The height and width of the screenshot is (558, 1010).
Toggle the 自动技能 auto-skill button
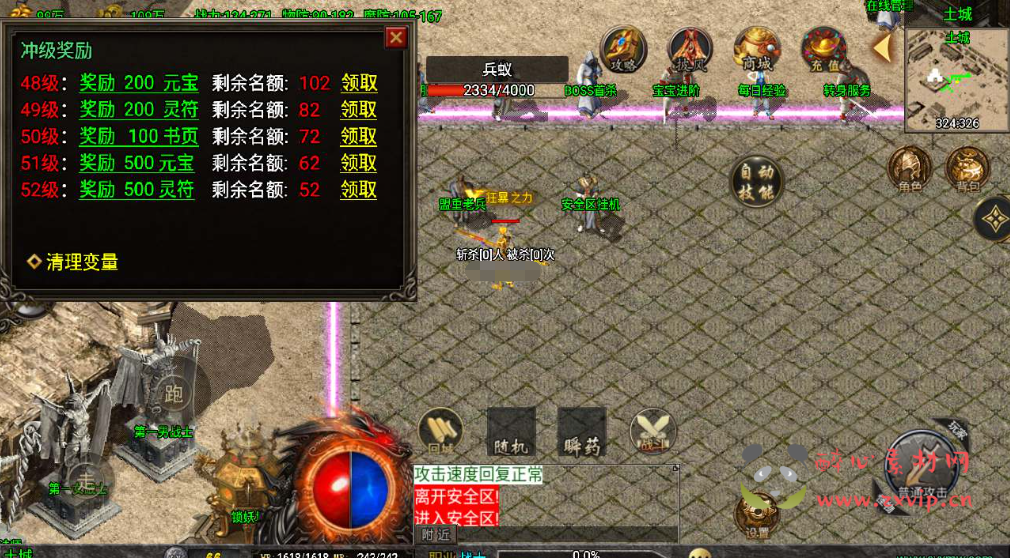[756, 181]
